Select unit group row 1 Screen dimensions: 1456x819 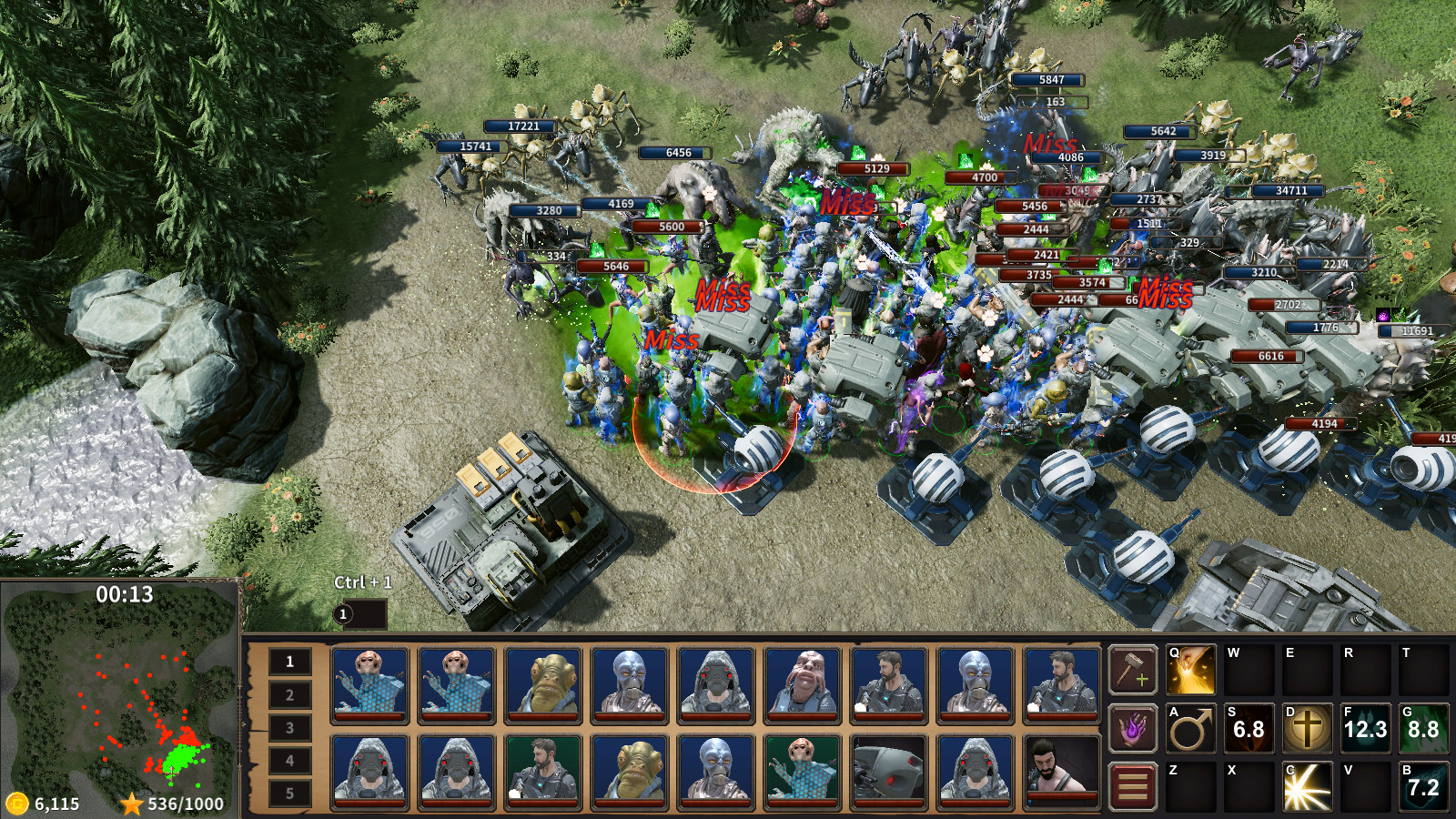(290, 662)
